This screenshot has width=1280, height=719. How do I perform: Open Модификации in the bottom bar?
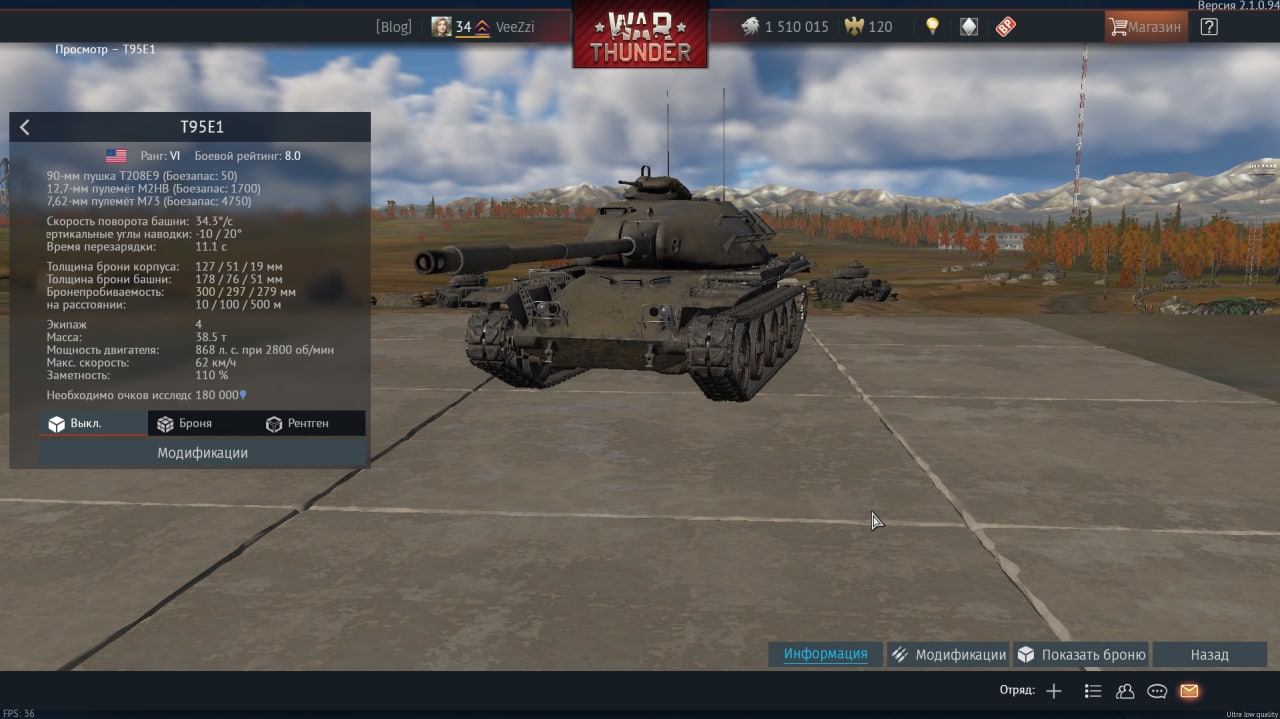pos(949,655)
